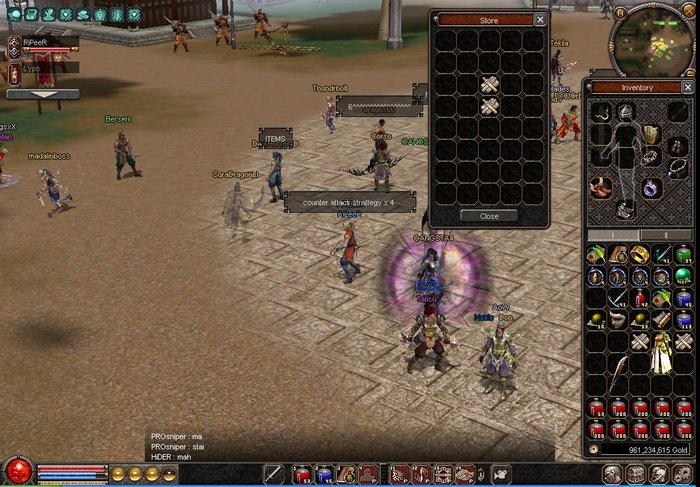The height and width of the screenshot is (487, 700).
Task: Select the green orb item in inventory
Action: pyautogui.click(x=683, y=275)
